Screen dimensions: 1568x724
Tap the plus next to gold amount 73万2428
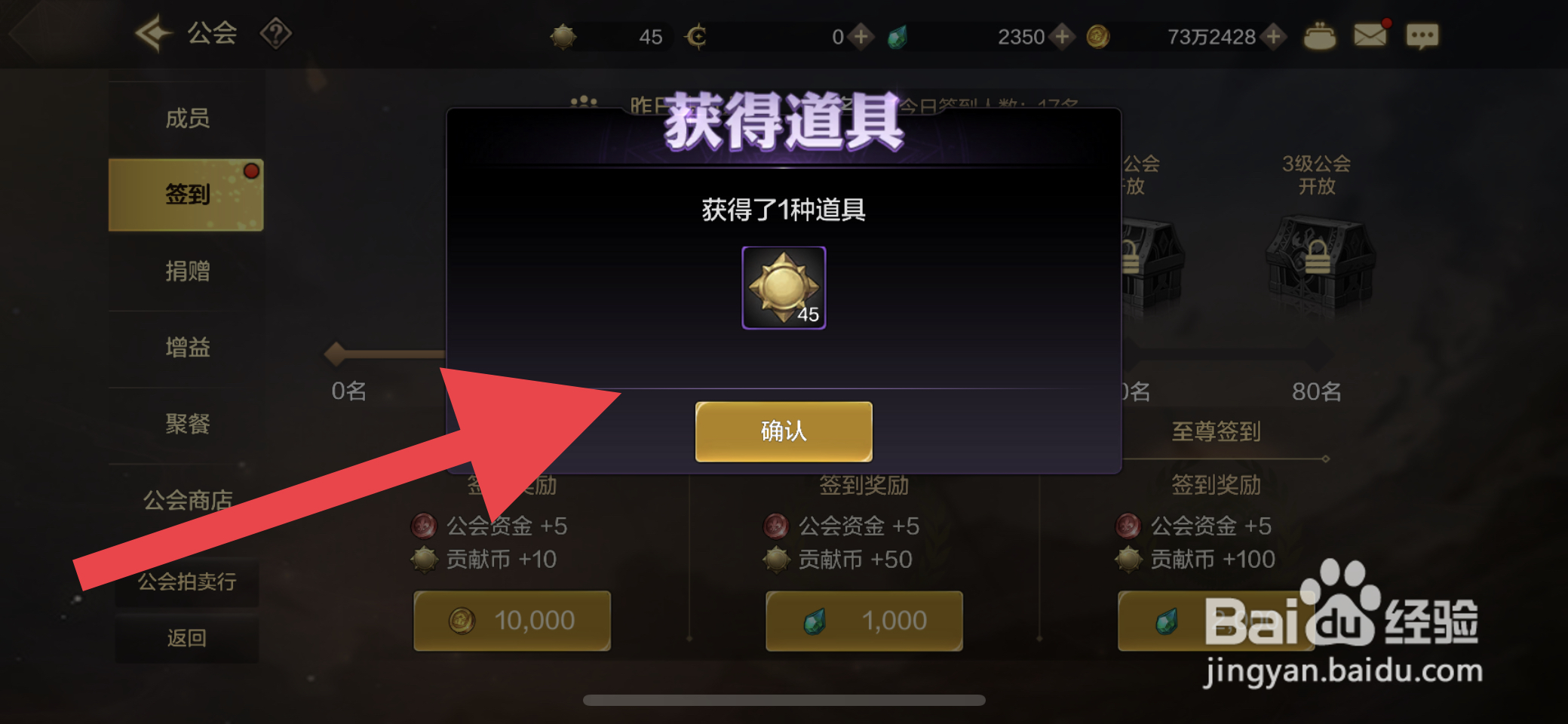tap(1272, 35)
